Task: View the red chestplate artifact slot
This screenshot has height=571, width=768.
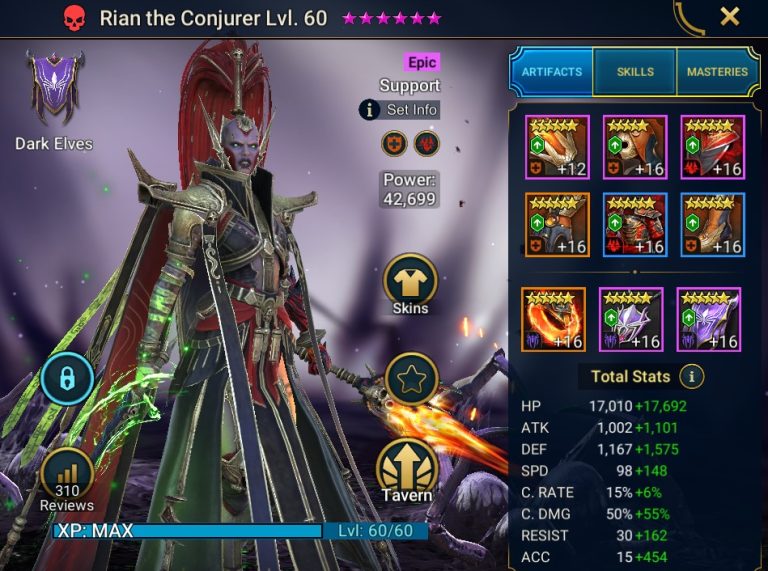Action: pos(635,224)
